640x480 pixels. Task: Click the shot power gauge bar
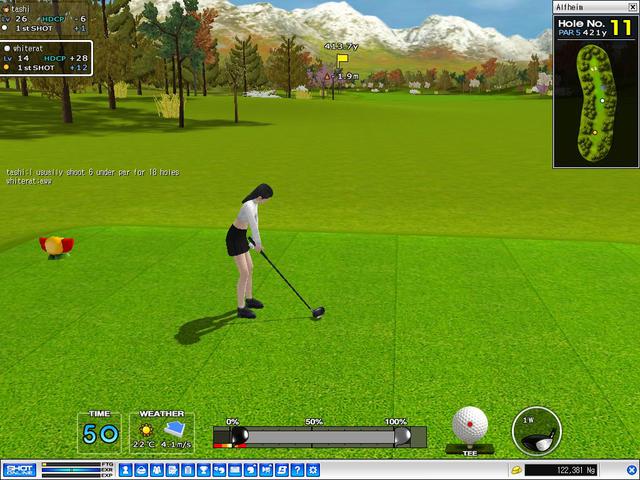[318, 437]
